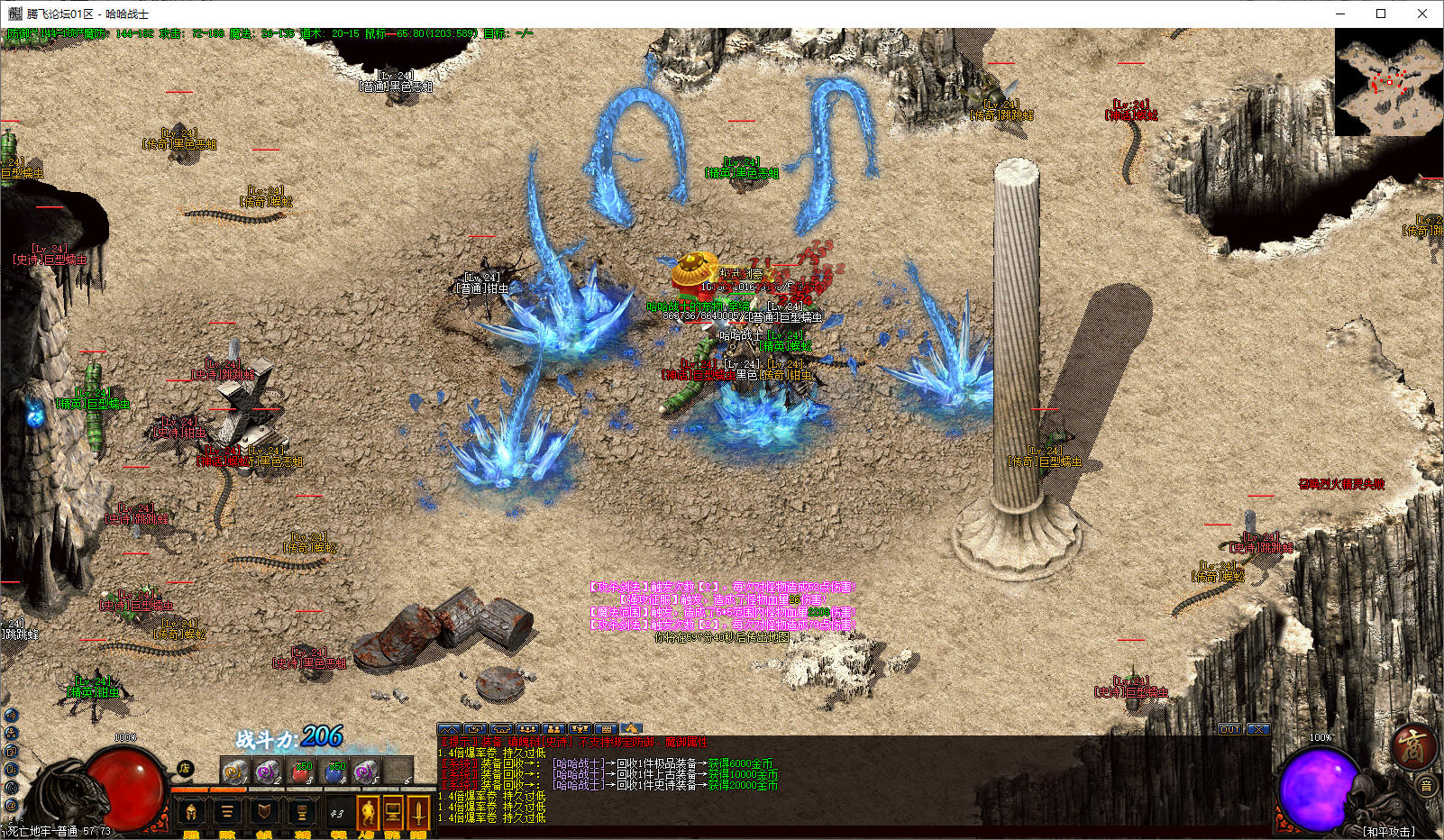The image size is (1444, 840).
Task: Open the recycle menu button with three bars
Action: pyautogui.click(x=227, y=813)
